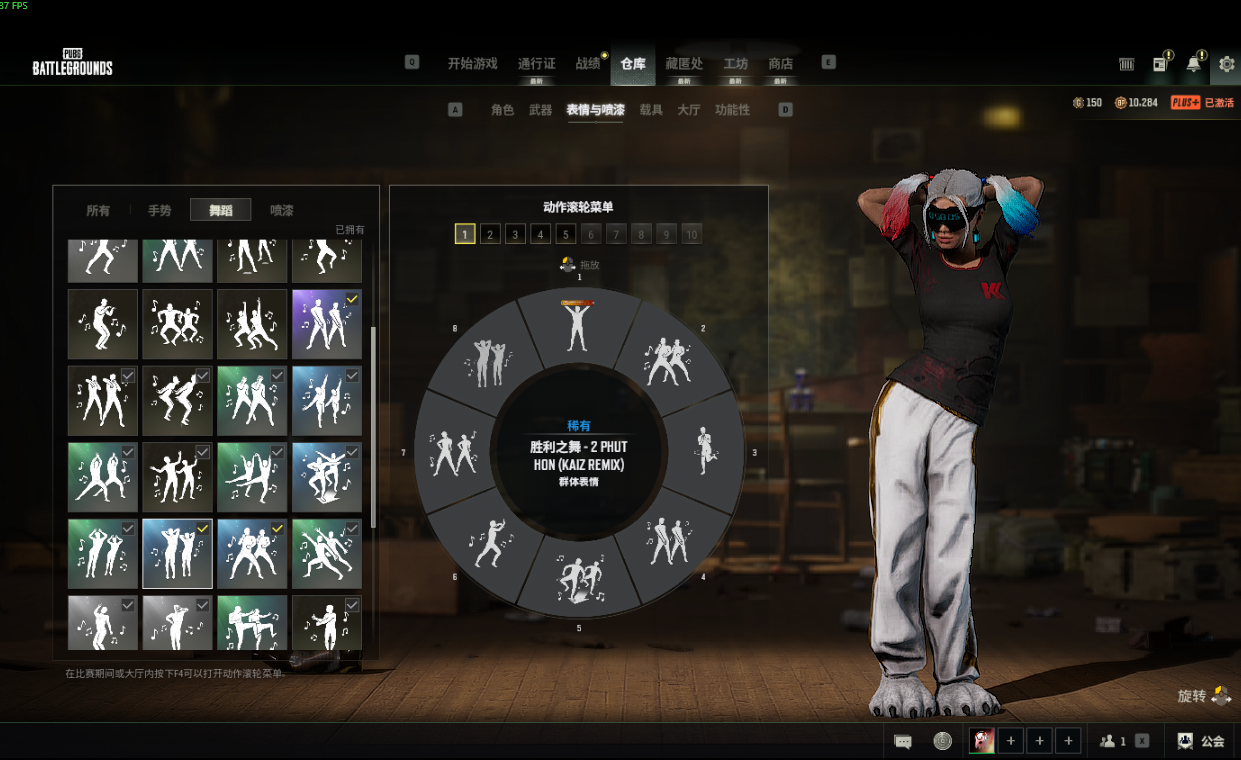
Task: Open the 大厅 lobby category
Action: click(689, 110)
